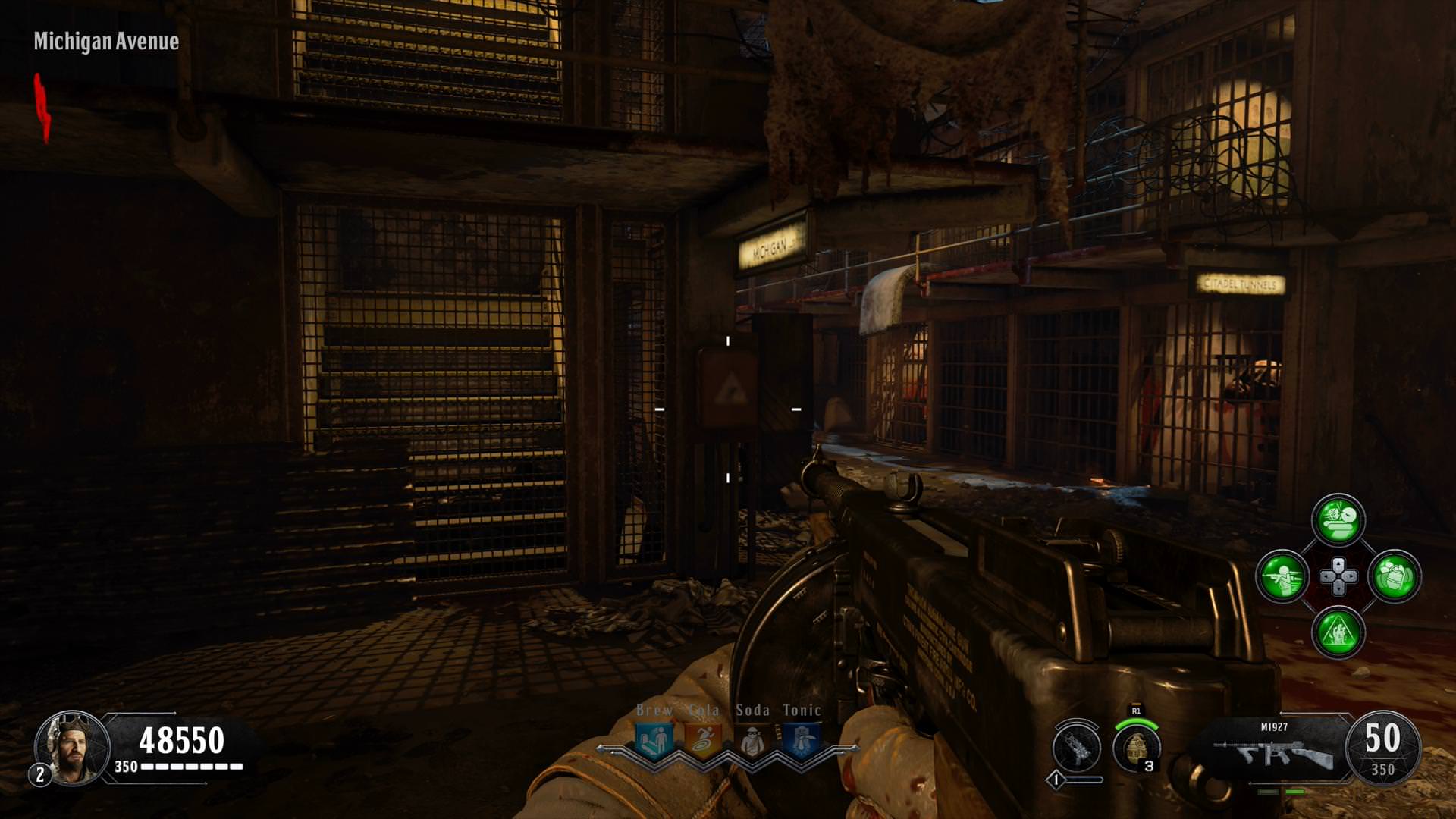Activate the top green elixir

[1338, 520]
